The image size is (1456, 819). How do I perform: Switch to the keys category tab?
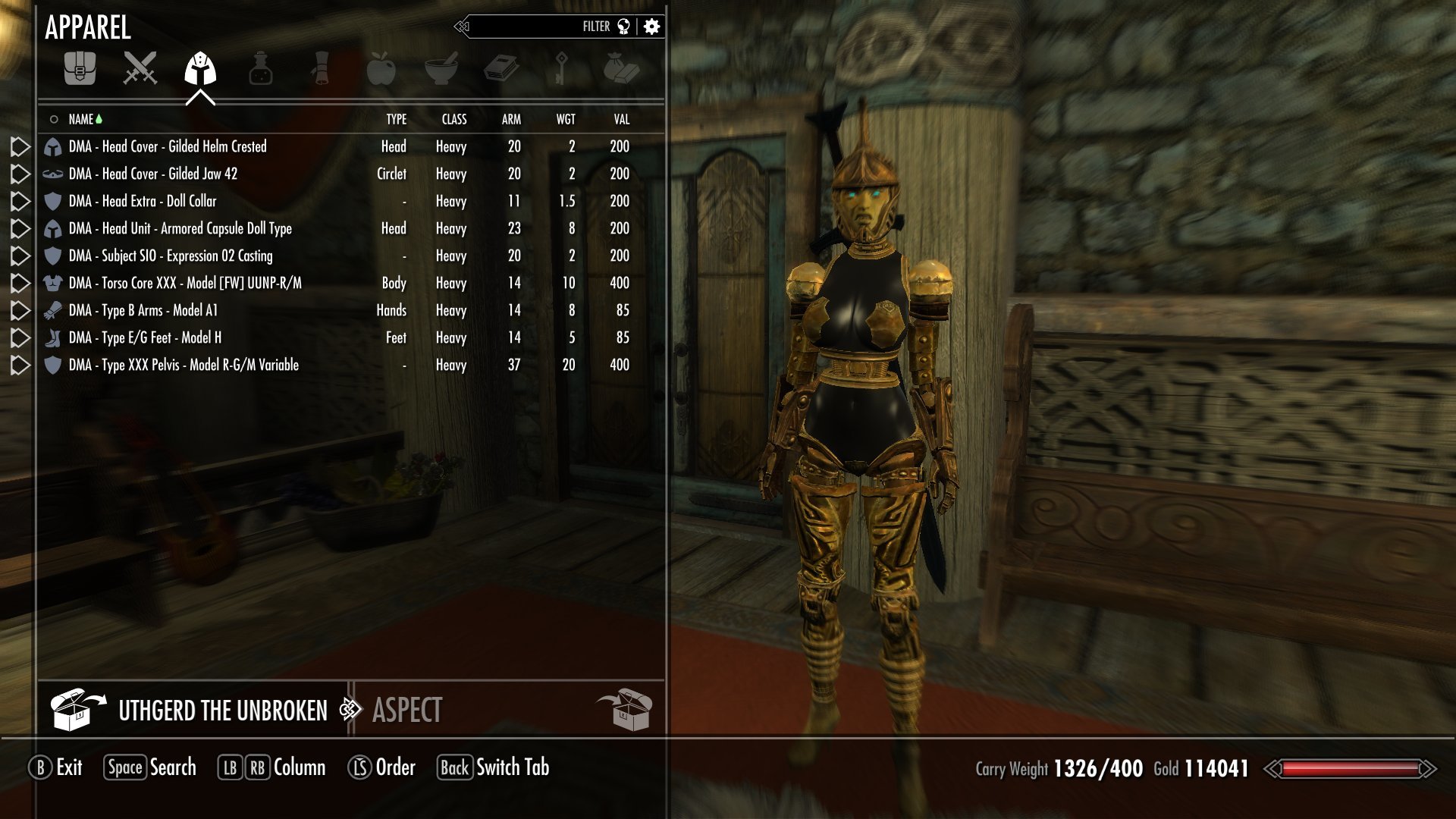(x=561, y=68)
